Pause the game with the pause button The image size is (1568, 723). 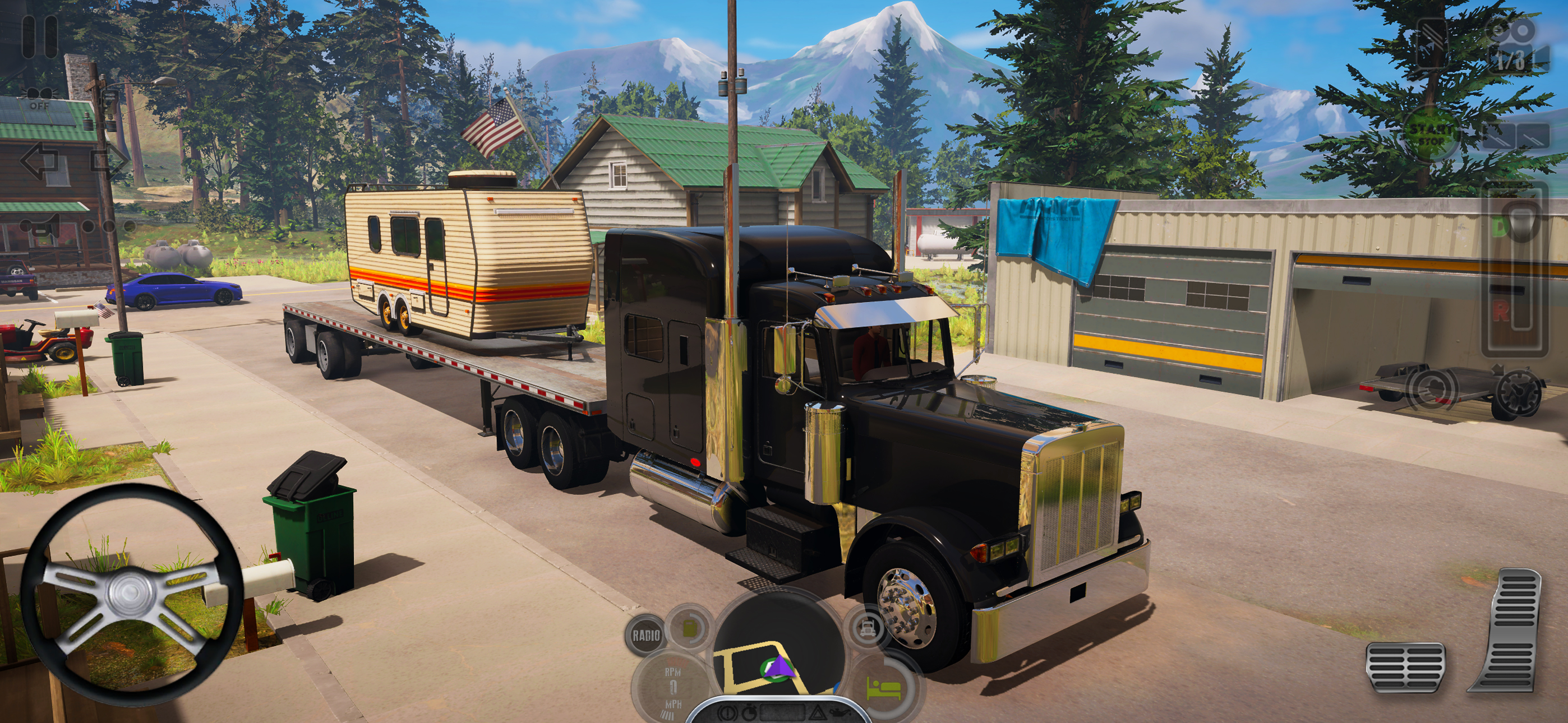coord(40,36)
